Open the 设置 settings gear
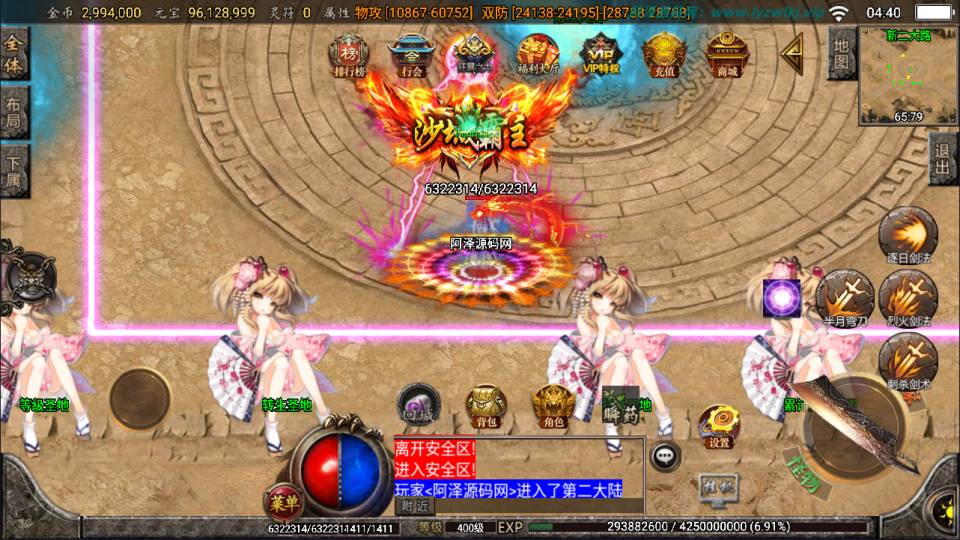960x540 pixels. tap(718, 426)
